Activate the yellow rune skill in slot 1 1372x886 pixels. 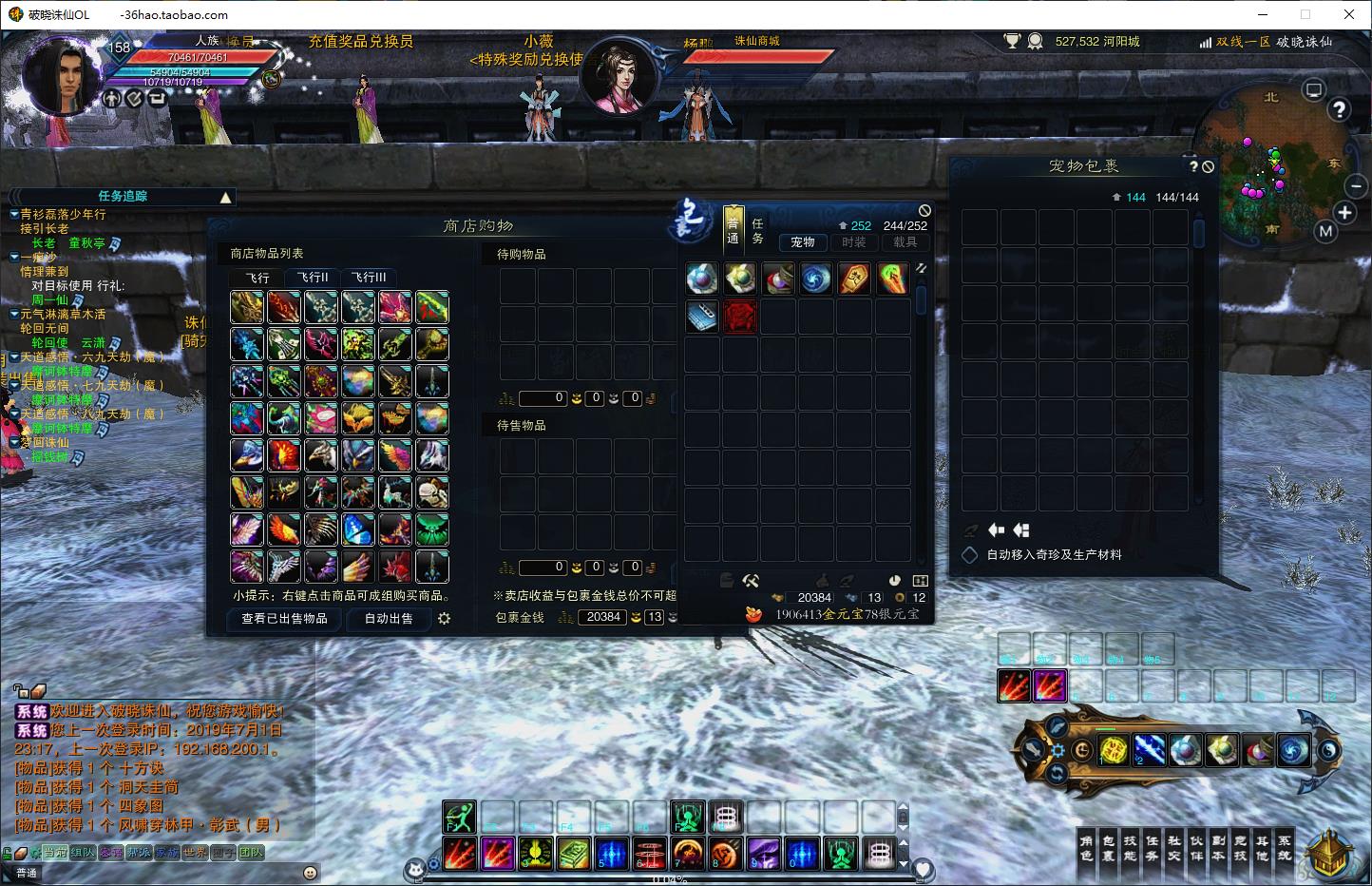coord(1114,750)
